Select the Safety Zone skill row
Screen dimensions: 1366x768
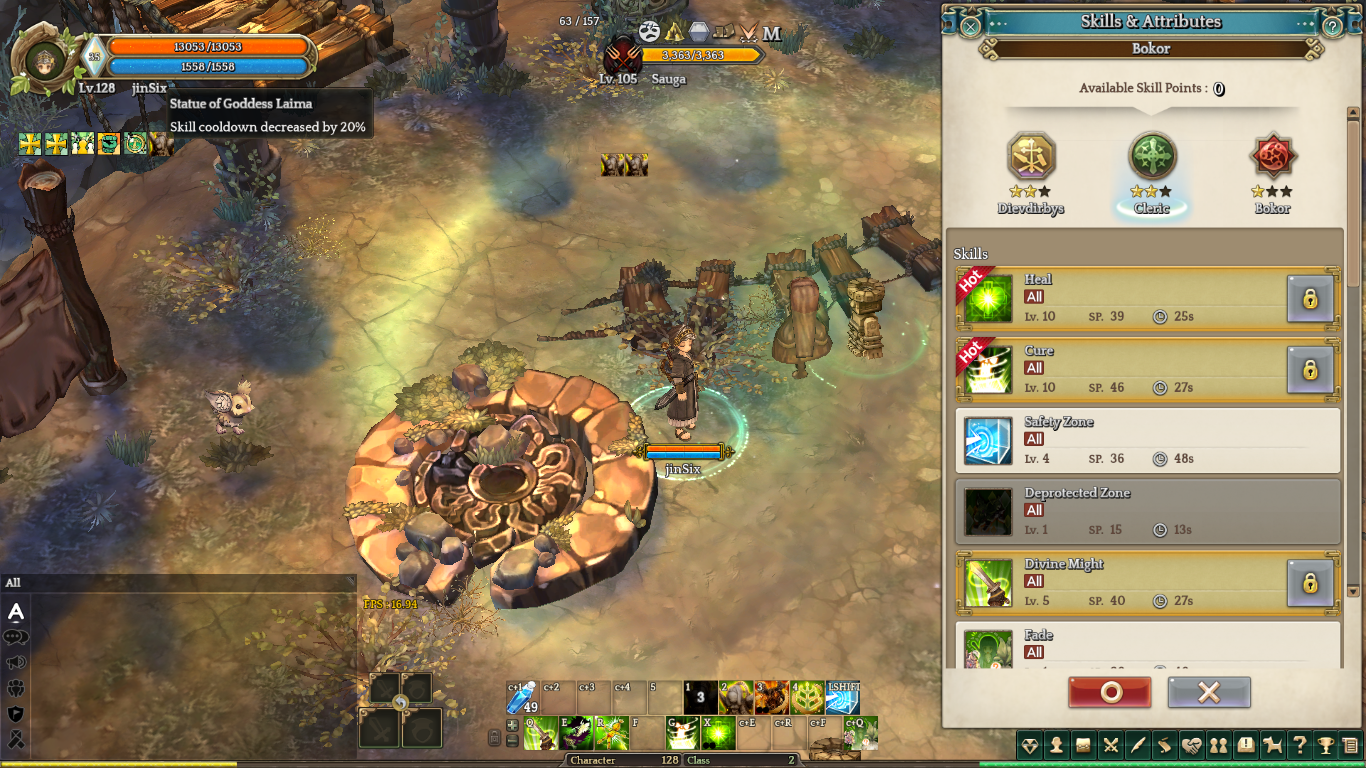tap(1148, 441)
